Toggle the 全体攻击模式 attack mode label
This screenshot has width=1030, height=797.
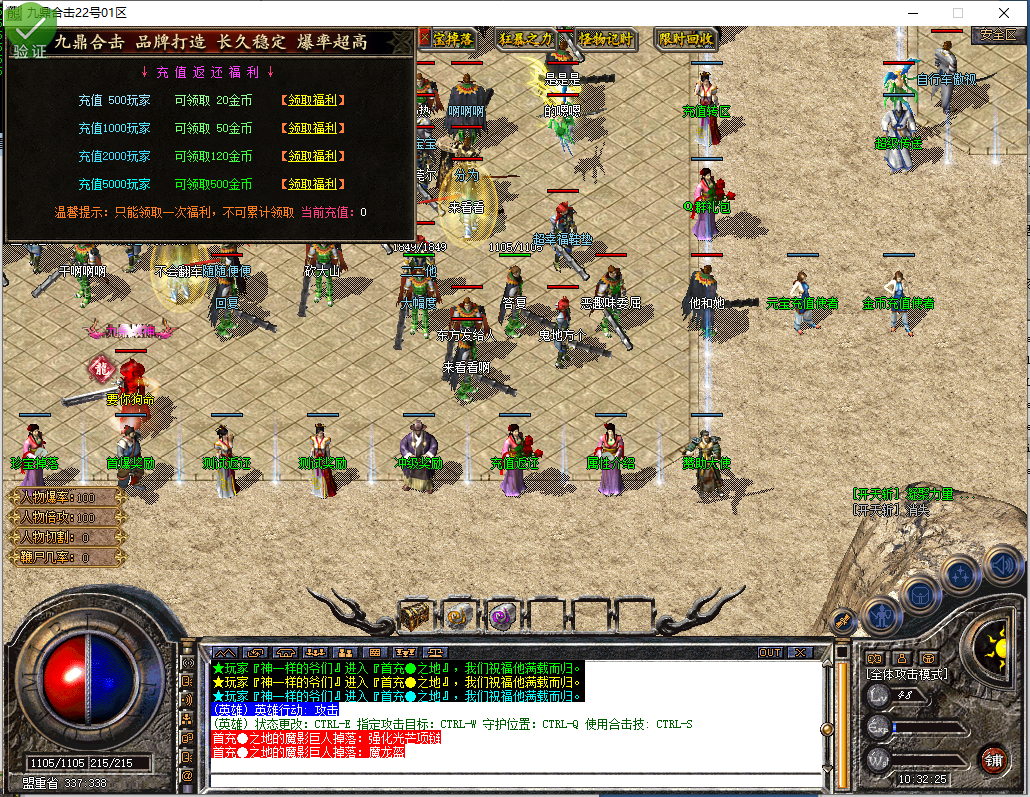907,674
